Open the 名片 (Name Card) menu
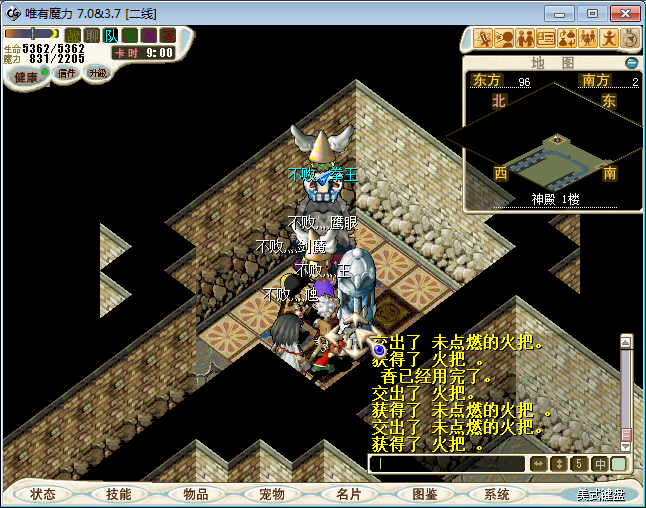 coord(347,494)
